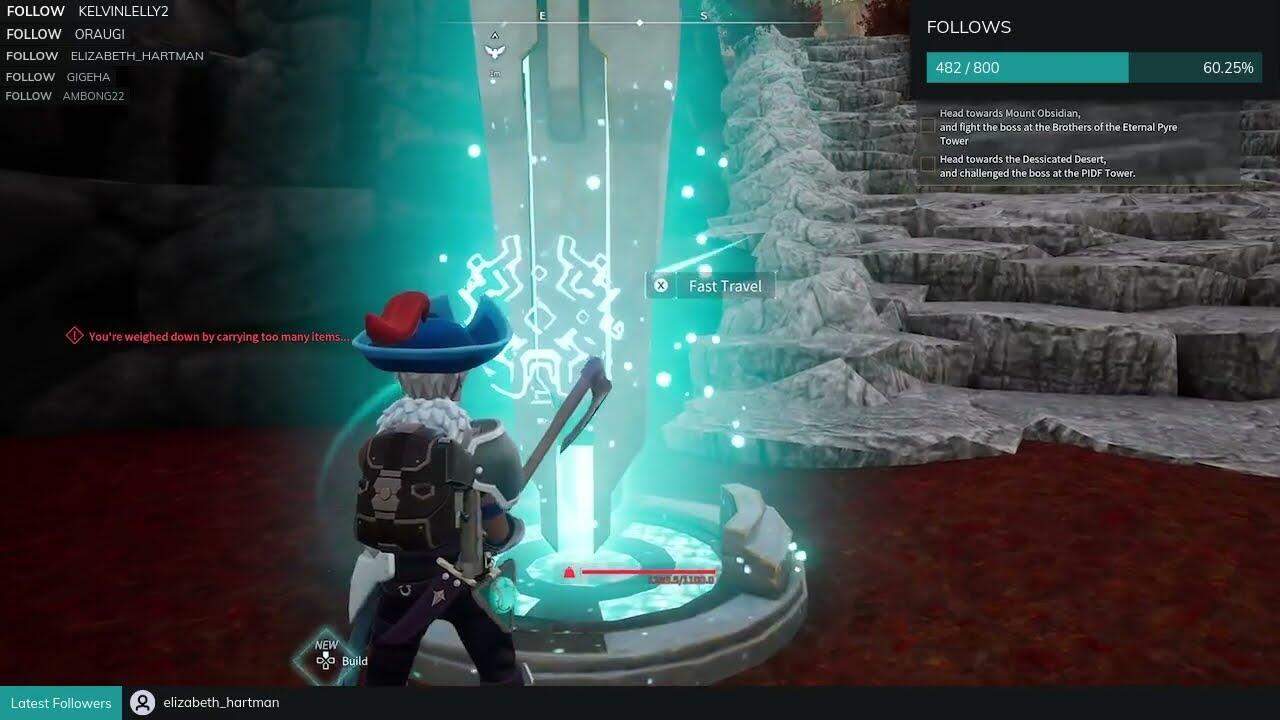The height and width of the screenshot is (720, 1280).
Task: Open the latest follower elizabeth_hartman entry
Action: click(220, 703)
